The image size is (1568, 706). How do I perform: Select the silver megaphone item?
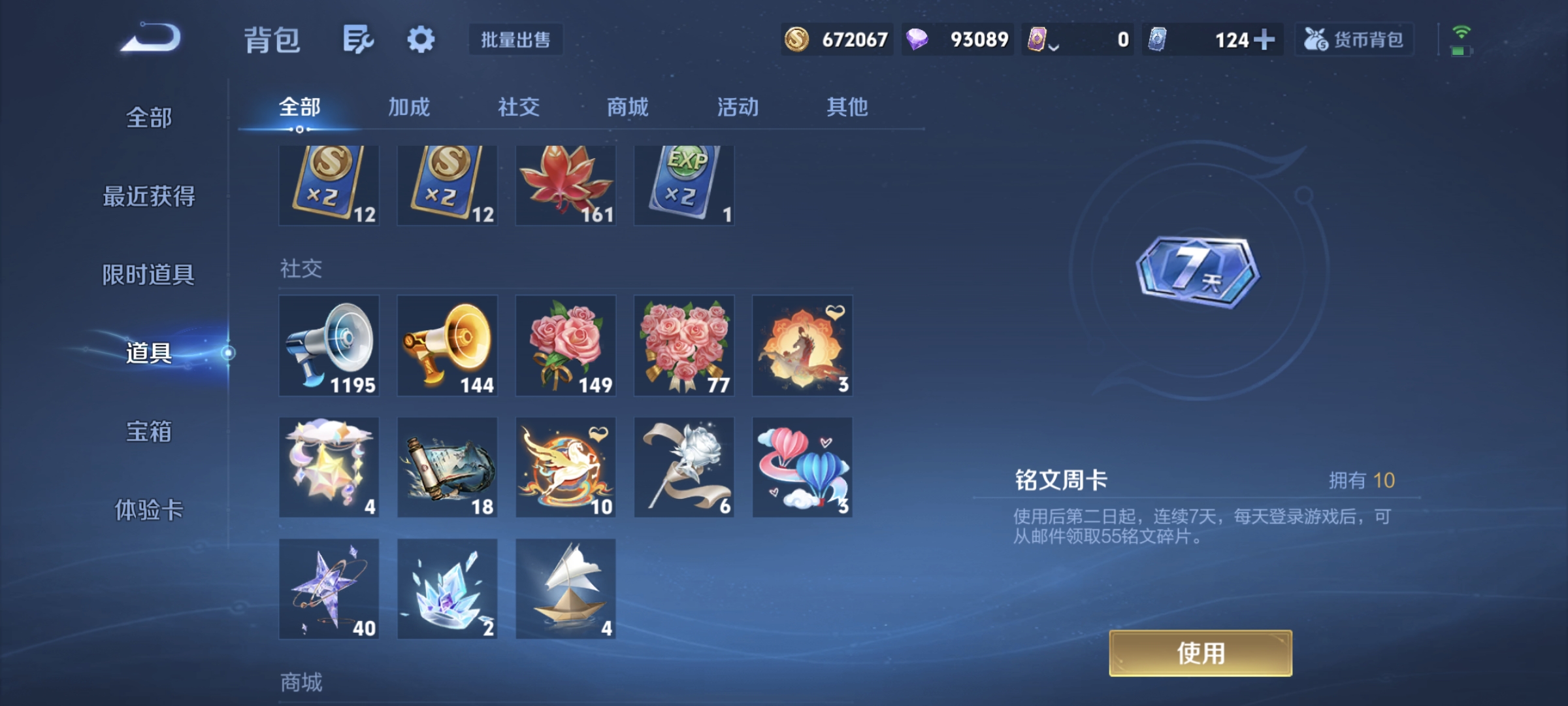coord(329,346)
